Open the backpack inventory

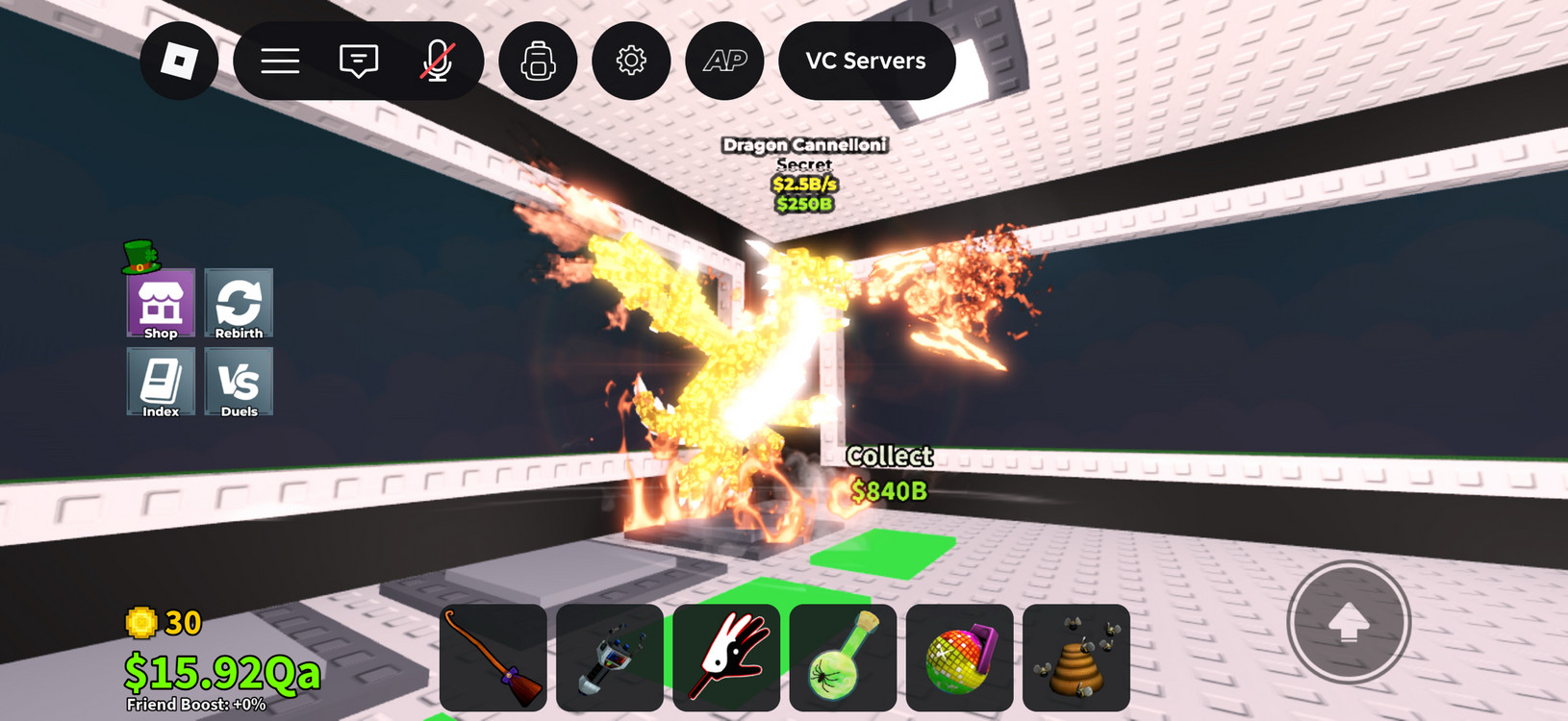(538, 61)
